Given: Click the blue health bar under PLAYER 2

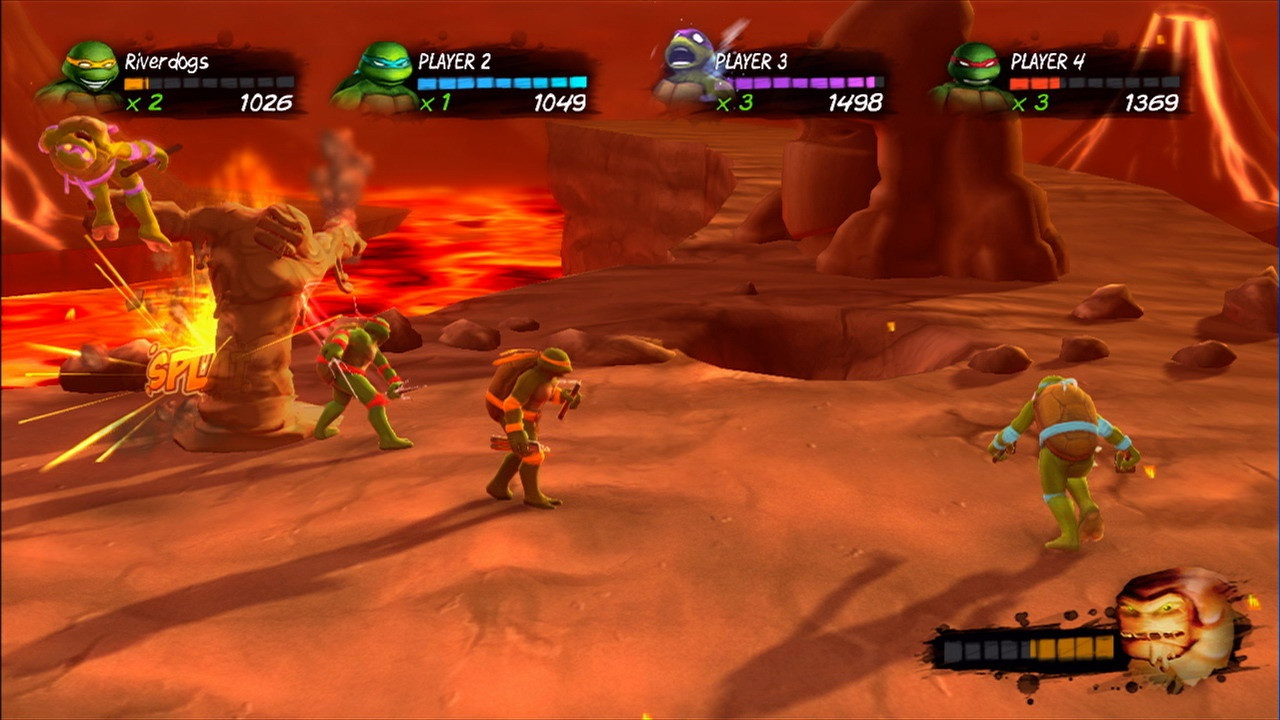Looking at the screenshot, I should (500, 80).
